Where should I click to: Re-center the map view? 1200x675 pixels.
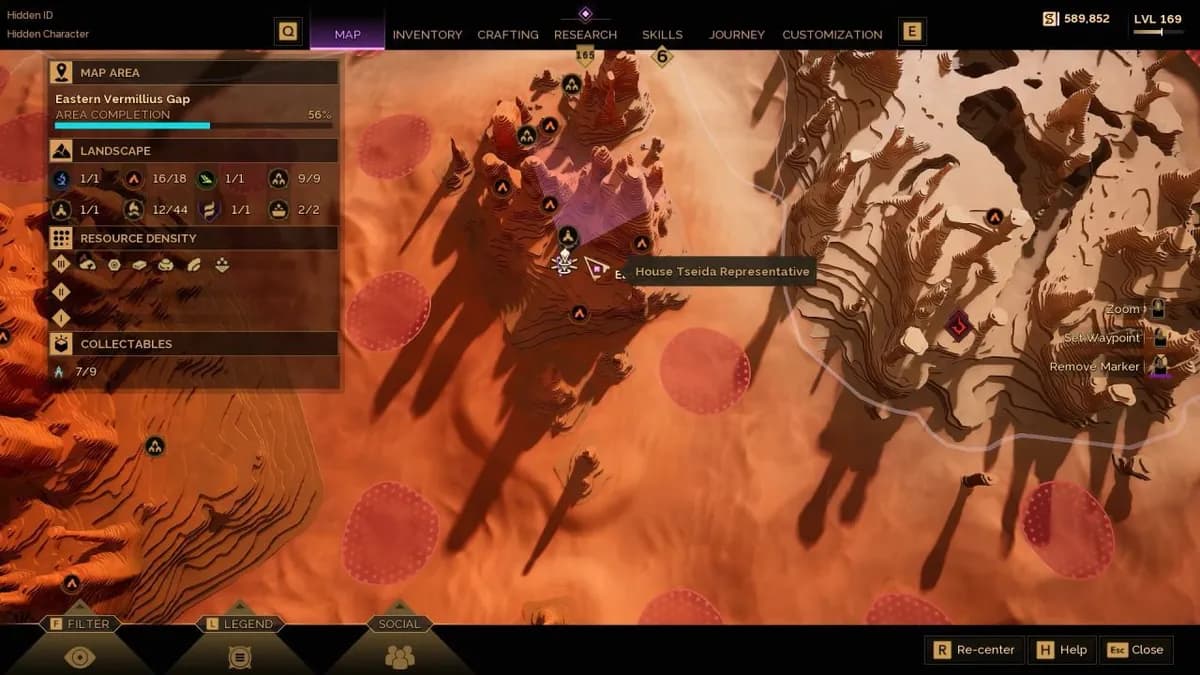(974, 650)
